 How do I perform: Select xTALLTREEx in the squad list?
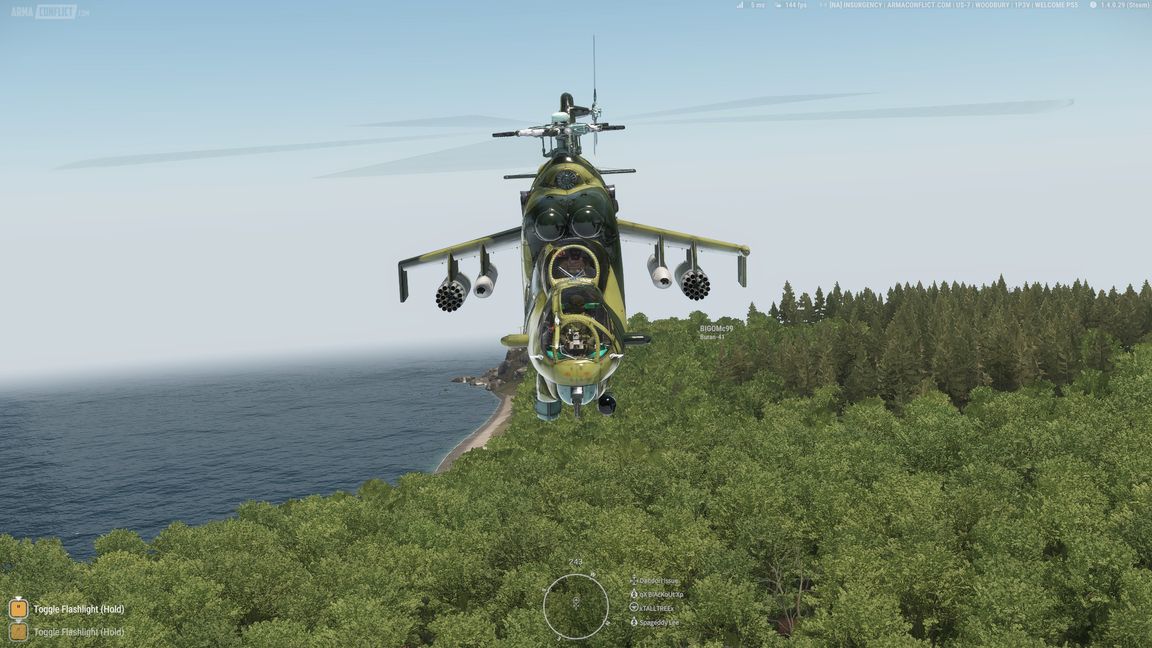click(657, 608)
